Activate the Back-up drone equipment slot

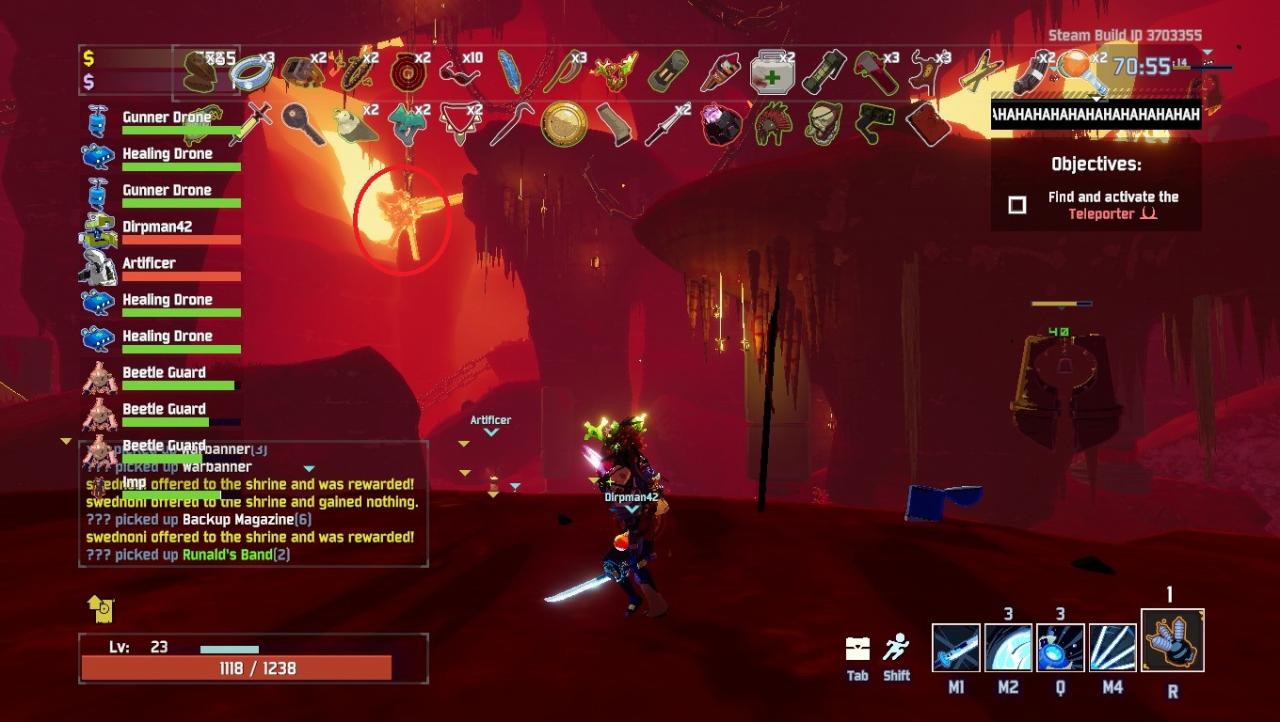click(1172, 640)
